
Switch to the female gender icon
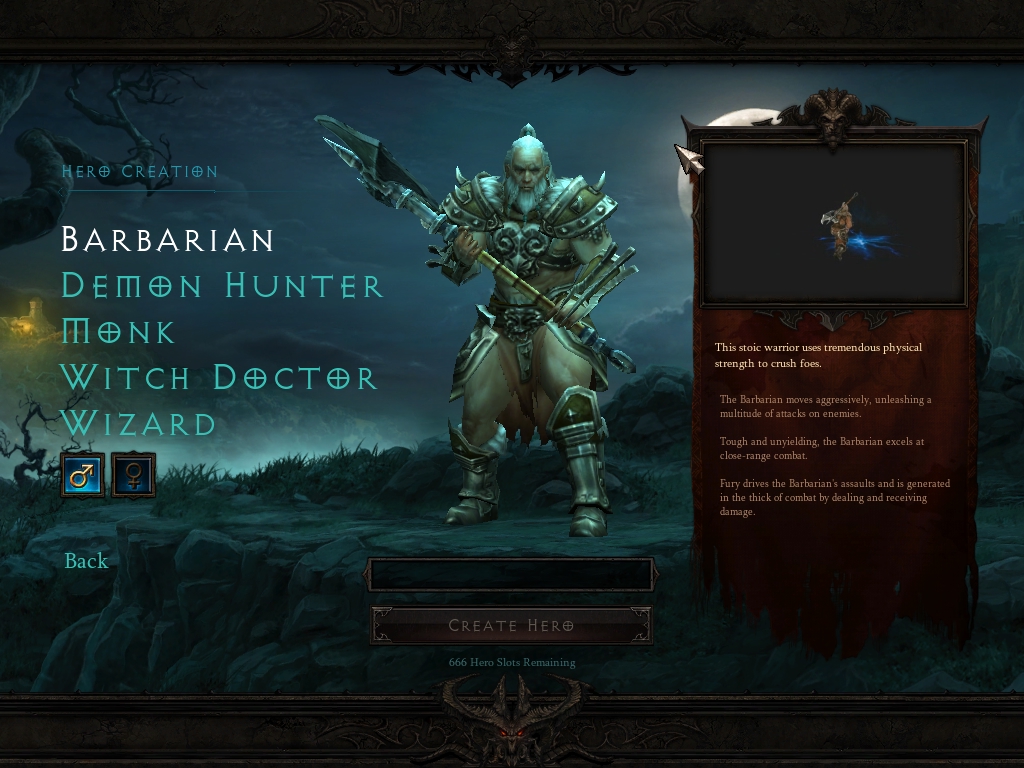pyautogui.click(x=133, y=475)
